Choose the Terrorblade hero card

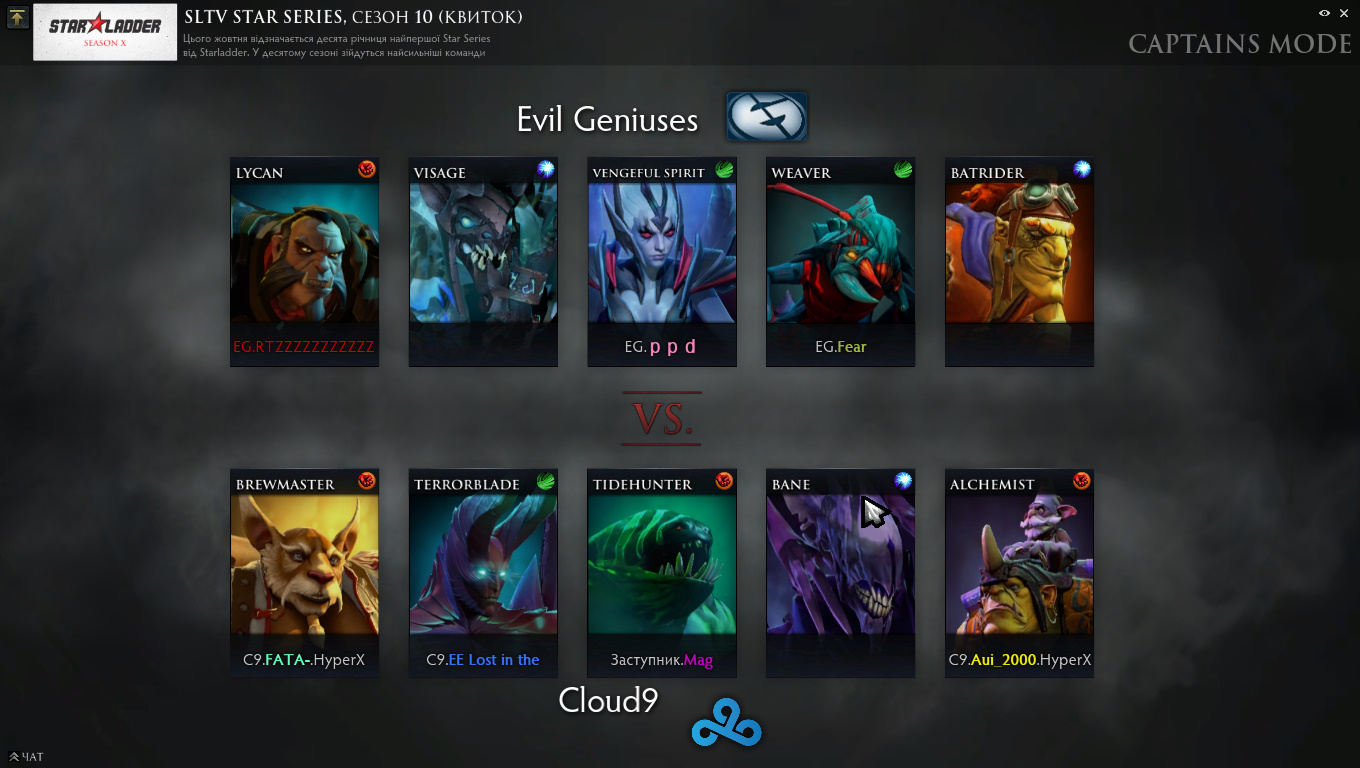pyautogui.click(x=483, y=573)
